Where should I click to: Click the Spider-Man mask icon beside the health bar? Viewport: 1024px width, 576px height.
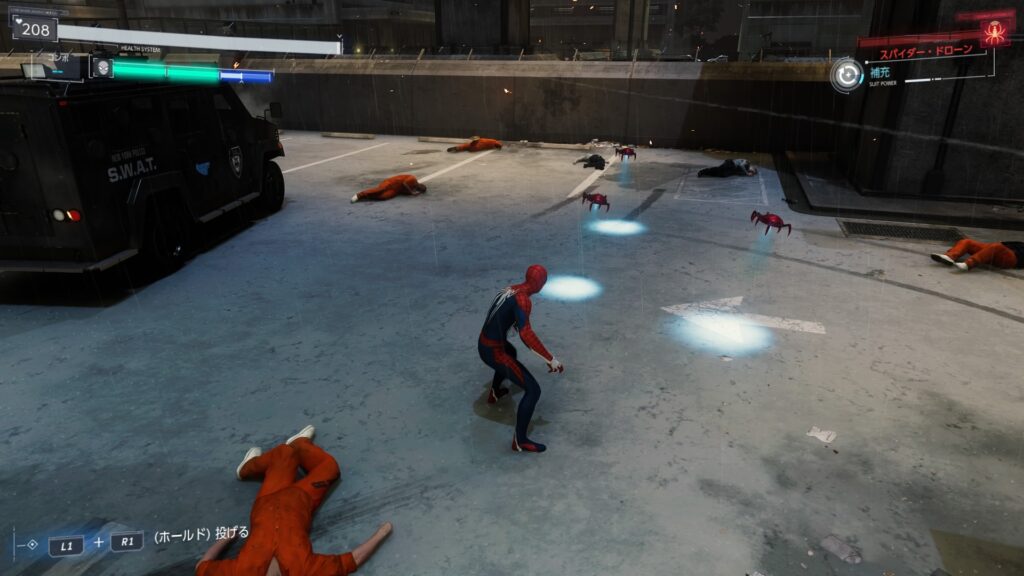(x=101, y=68)
